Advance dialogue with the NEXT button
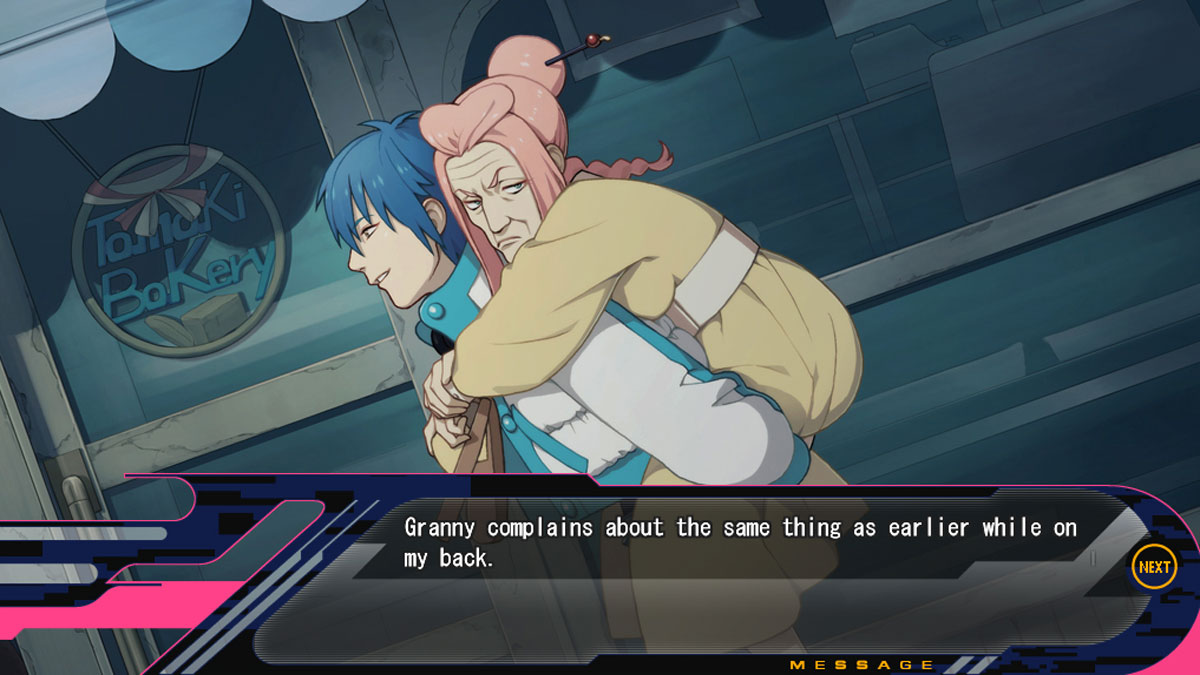 (x=1153, y=567)
